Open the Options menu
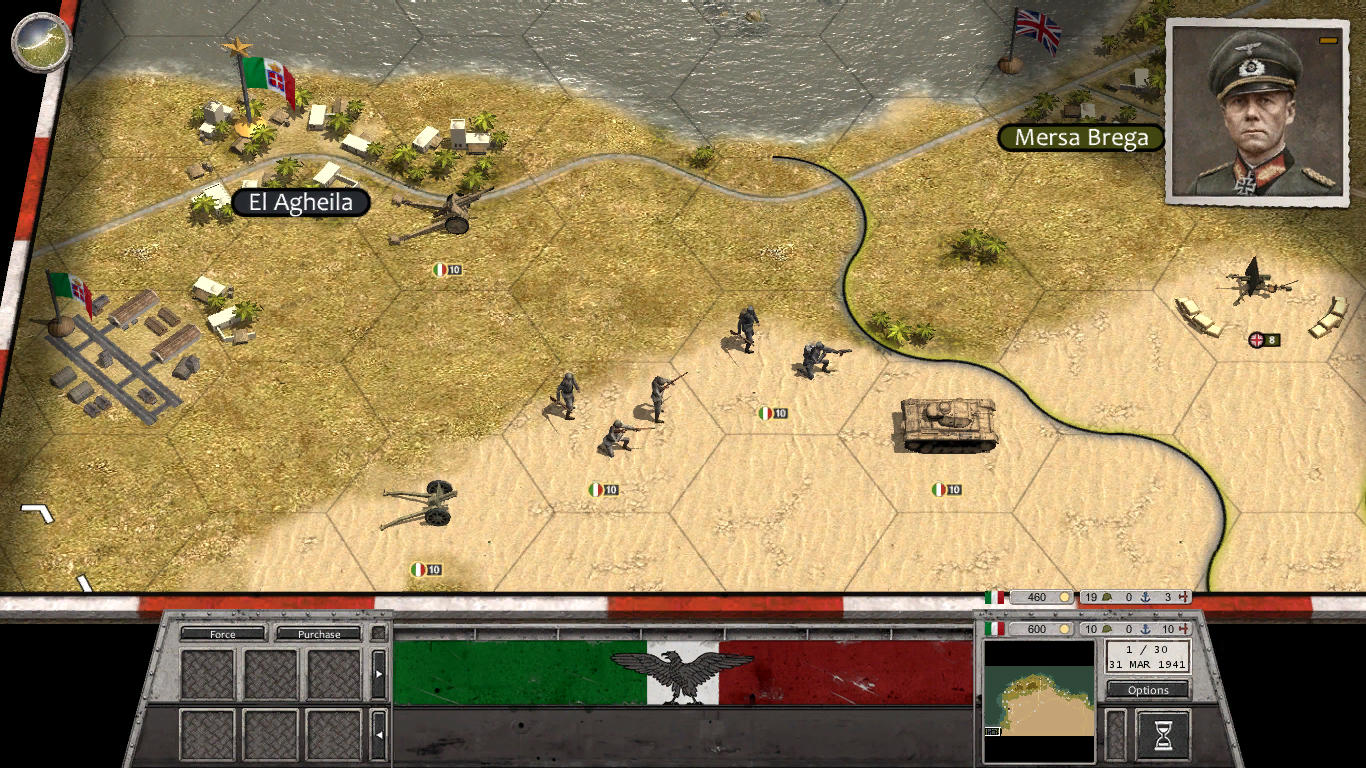Screen dimensions: 1366x768 point(1147,689)
